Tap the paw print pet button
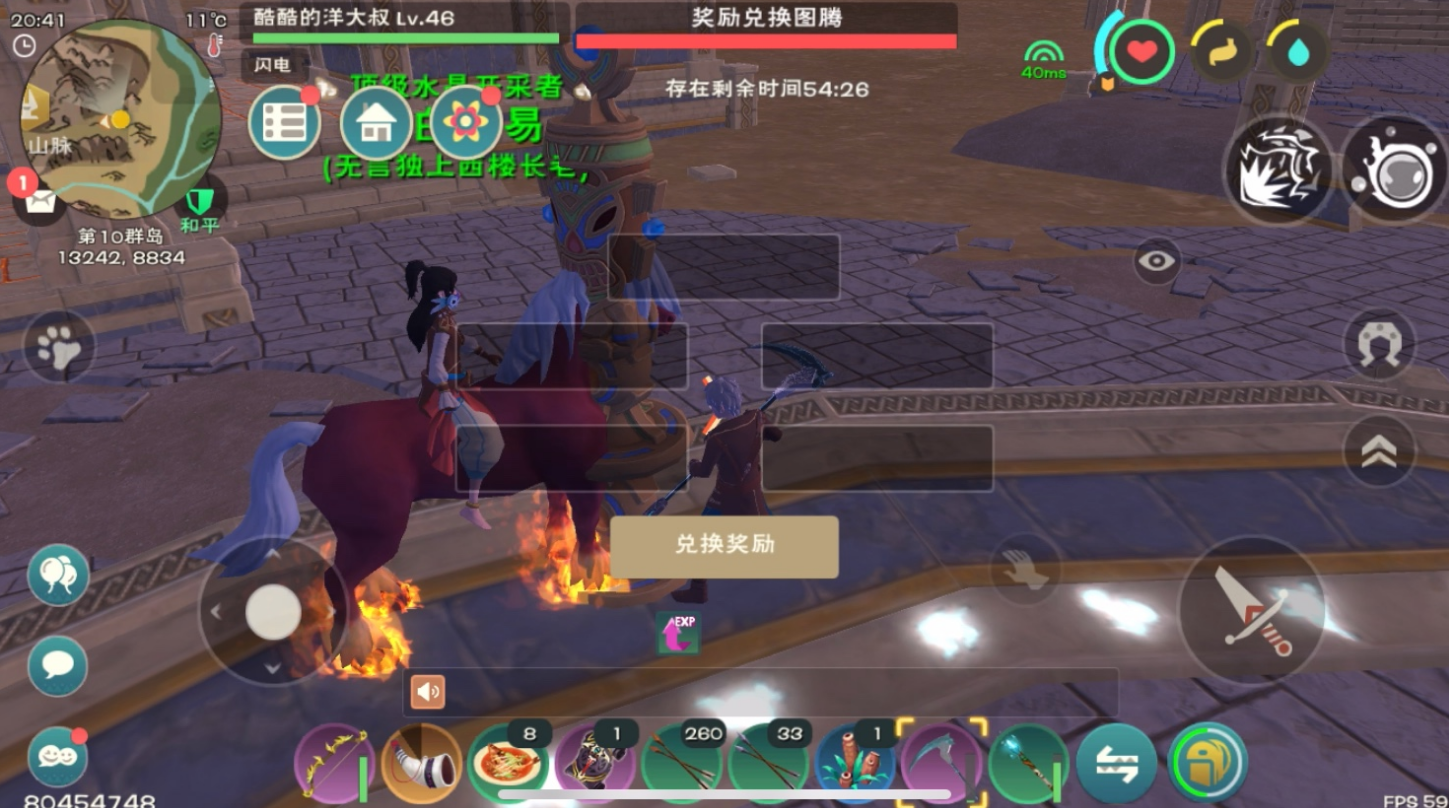 (59, 347)
